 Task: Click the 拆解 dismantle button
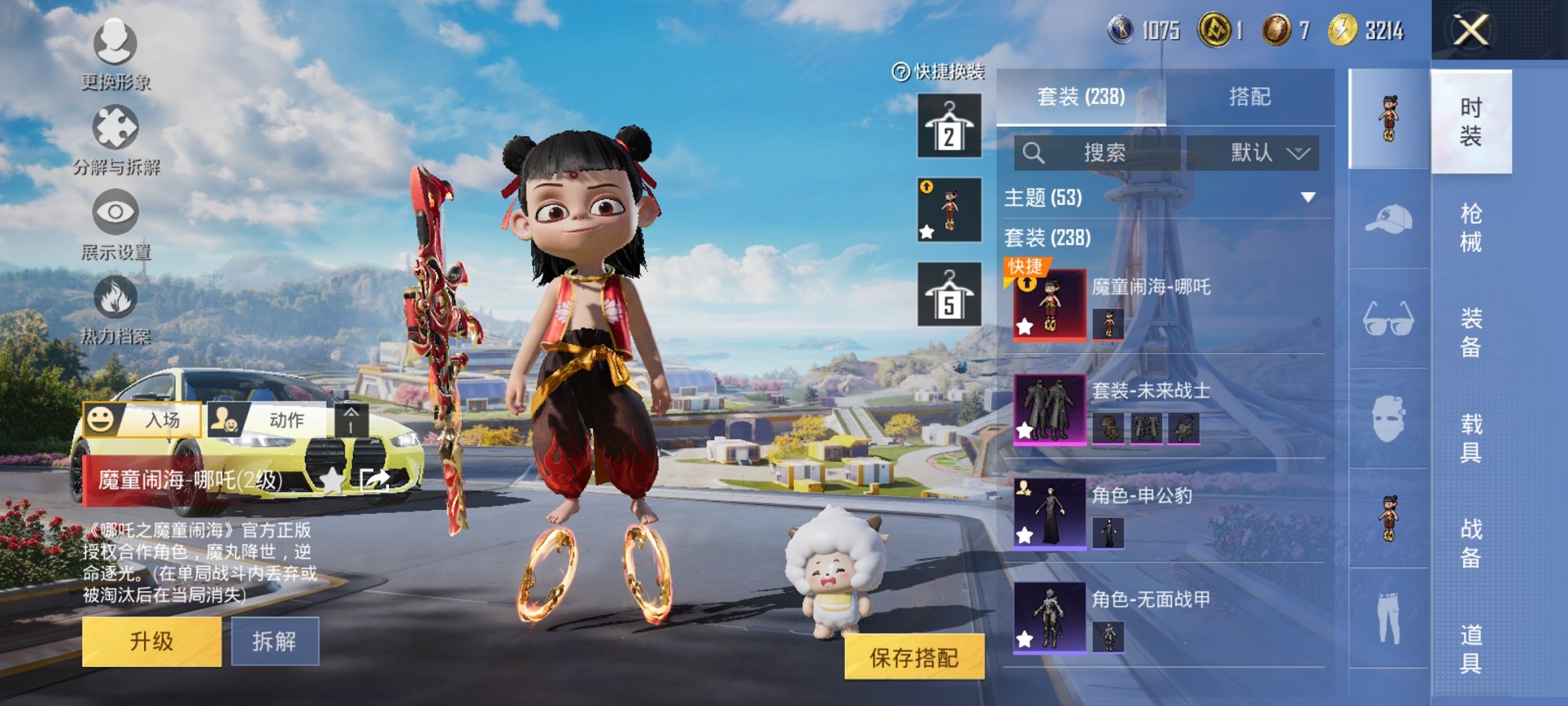[274, 641]
